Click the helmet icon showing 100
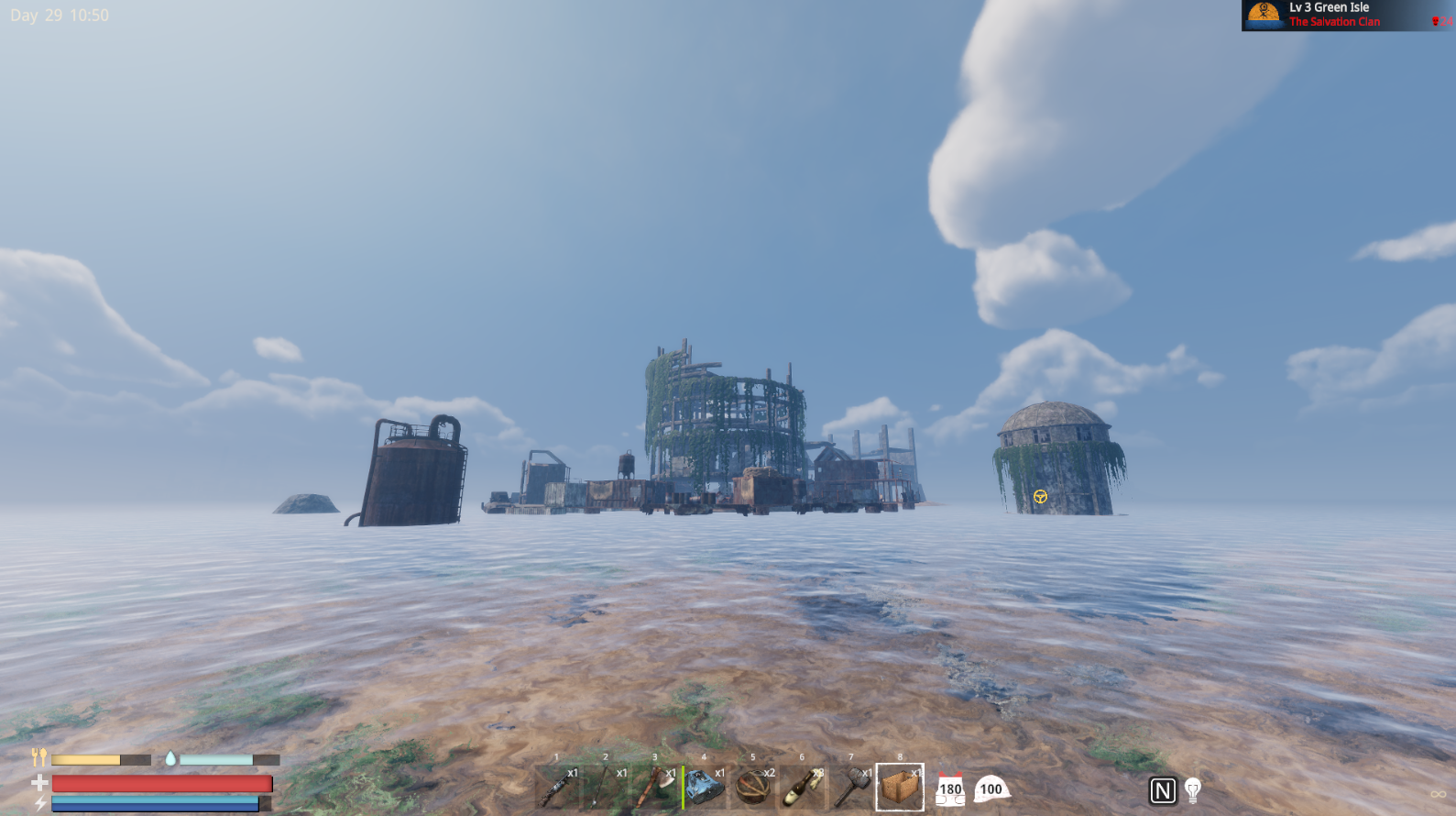Image resolution: width=1456 pixels, height=816 pixels. [991, 790]
